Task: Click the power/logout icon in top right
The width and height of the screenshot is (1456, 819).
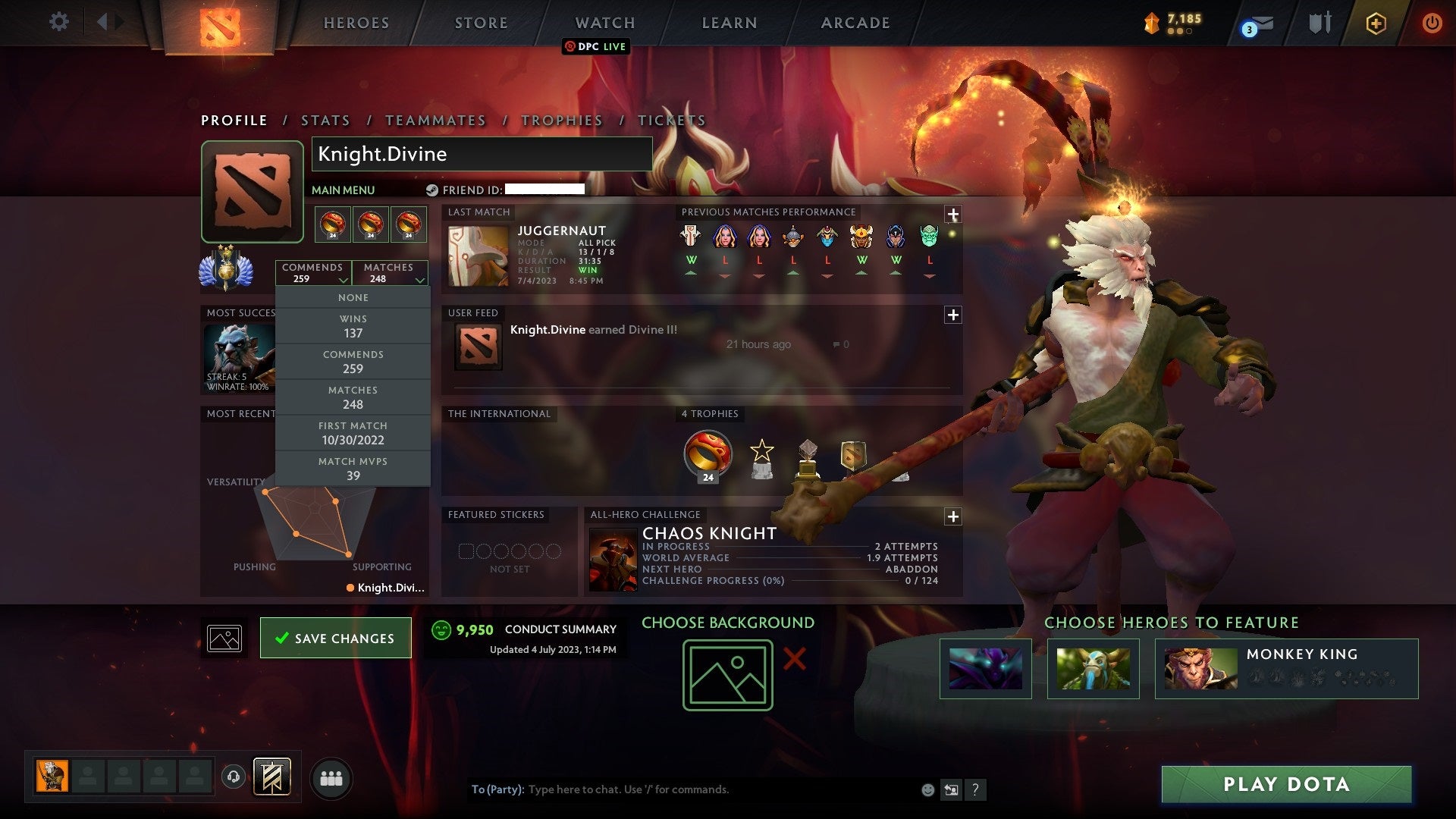Action: coord(1432,23)
